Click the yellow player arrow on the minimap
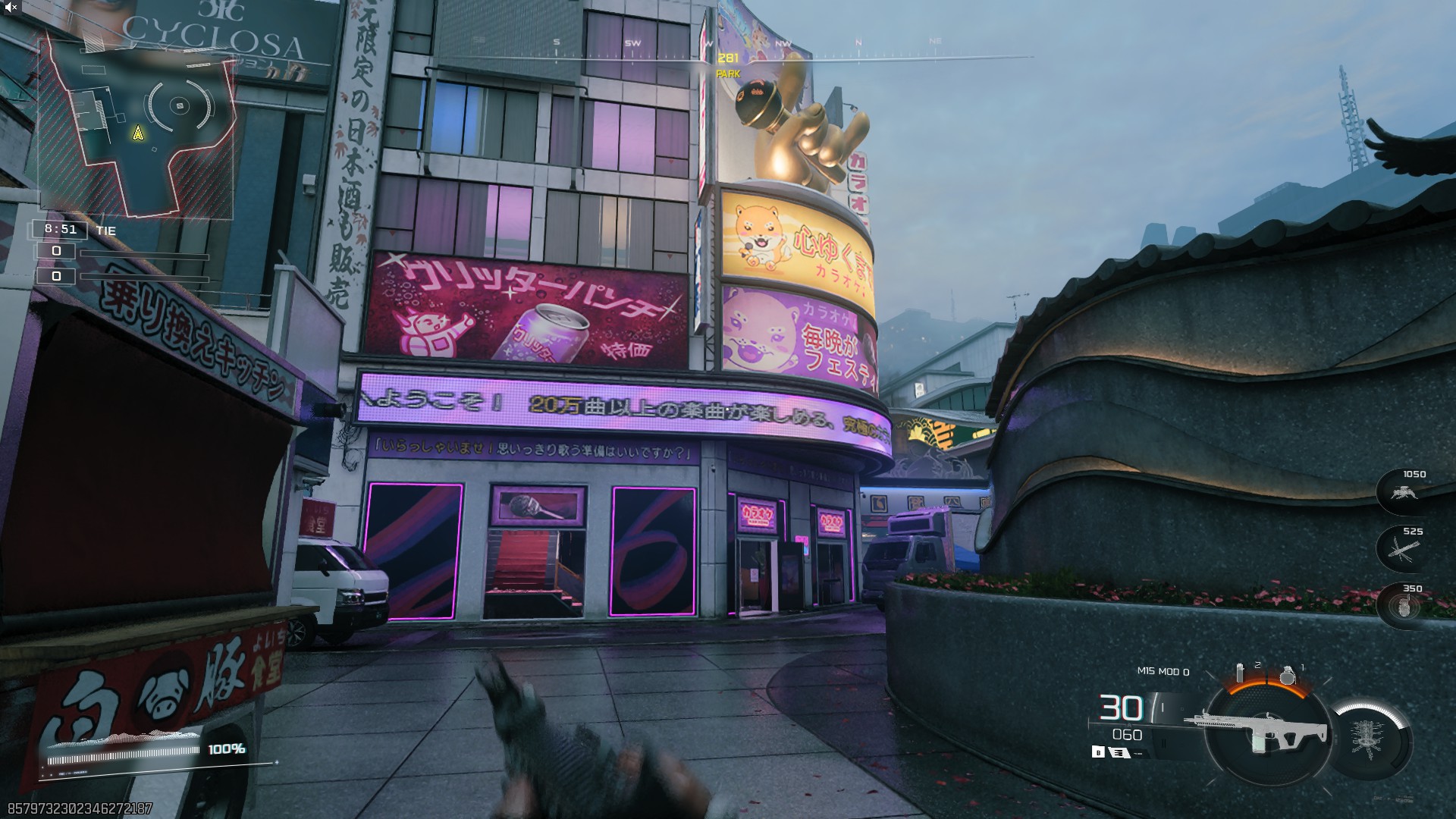This screenshot has height=819, width=1456. click(x=137, y=134)
